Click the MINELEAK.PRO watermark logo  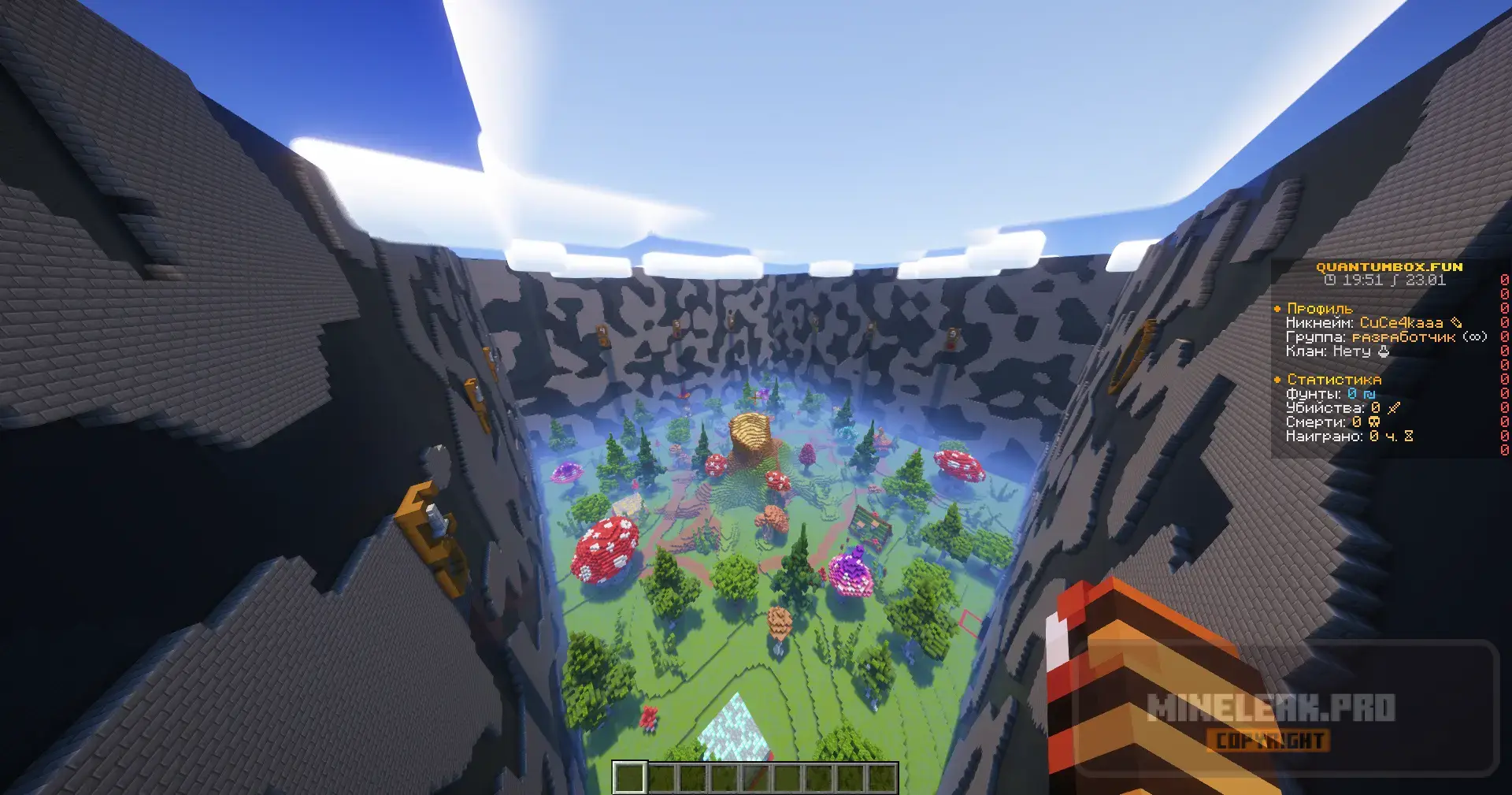1270,708
